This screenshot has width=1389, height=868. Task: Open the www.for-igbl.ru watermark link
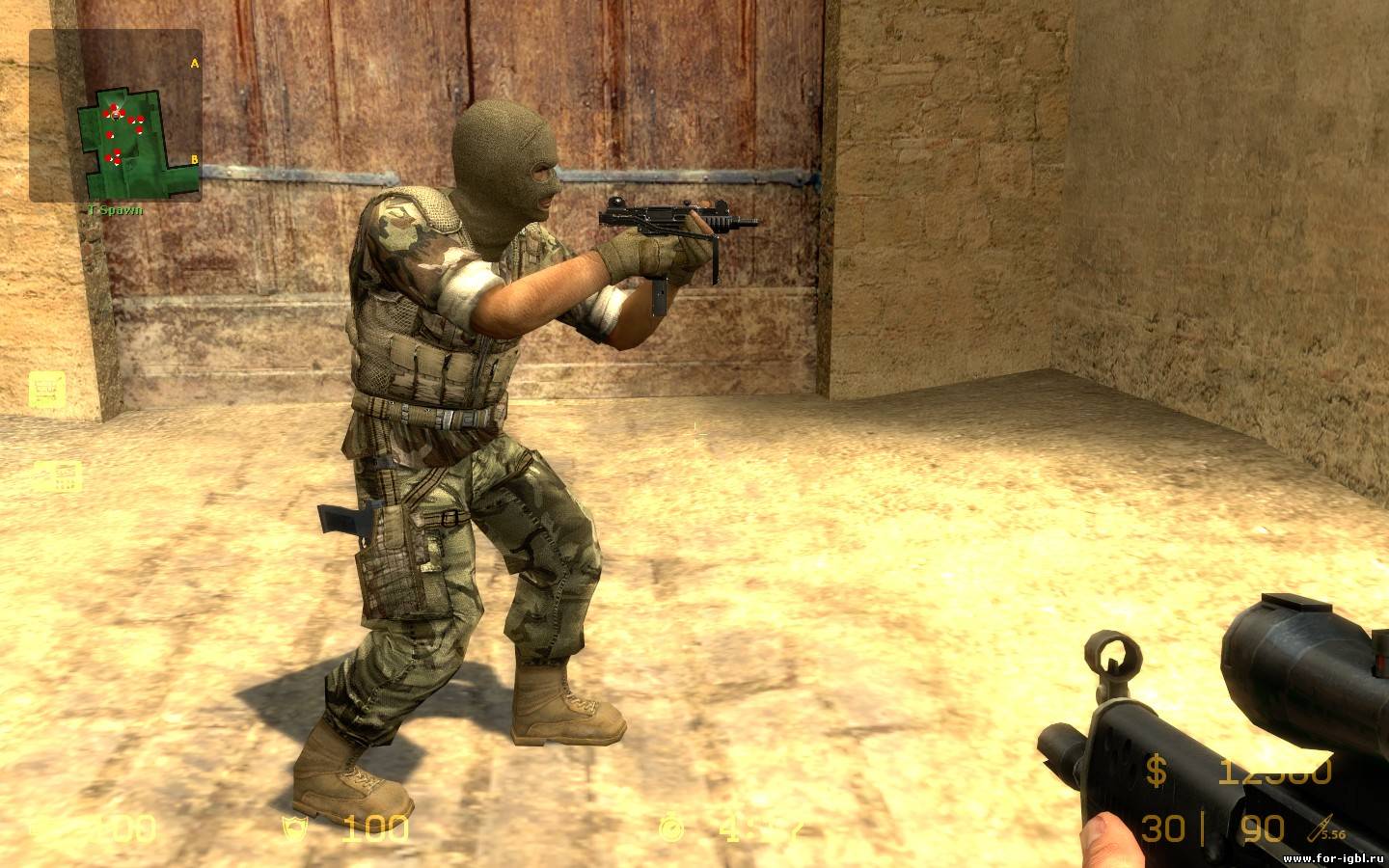1334,857
